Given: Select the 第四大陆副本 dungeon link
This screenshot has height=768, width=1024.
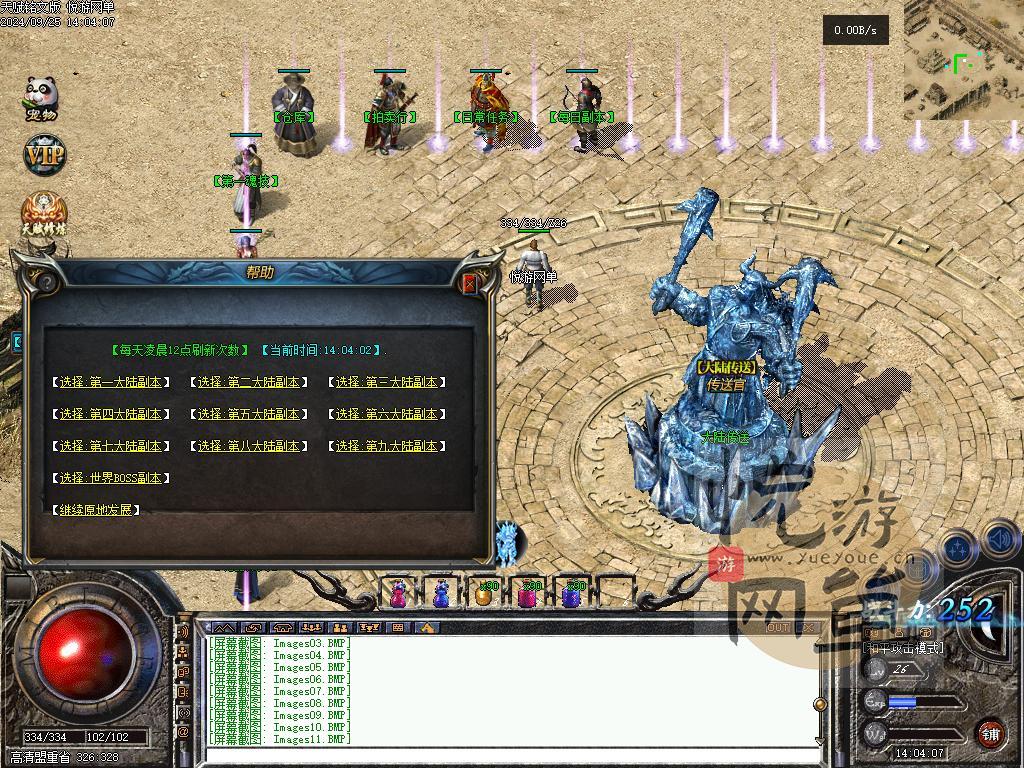Looking at the screenshot, I should click(110, 414).
